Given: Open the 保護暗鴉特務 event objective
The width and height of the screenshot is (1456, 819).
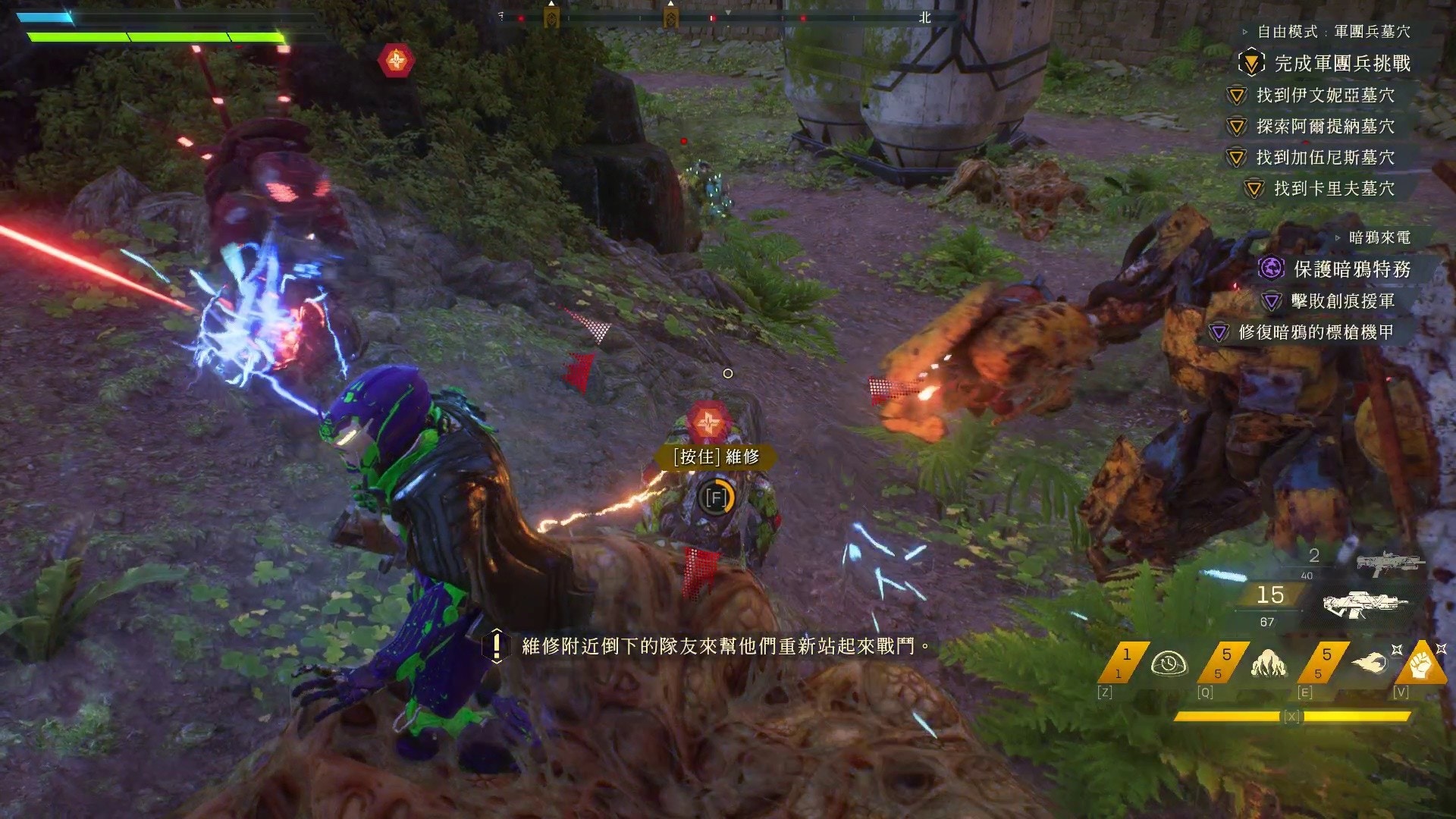Looking at the screenshot, I should click(x=1351, y=269).
